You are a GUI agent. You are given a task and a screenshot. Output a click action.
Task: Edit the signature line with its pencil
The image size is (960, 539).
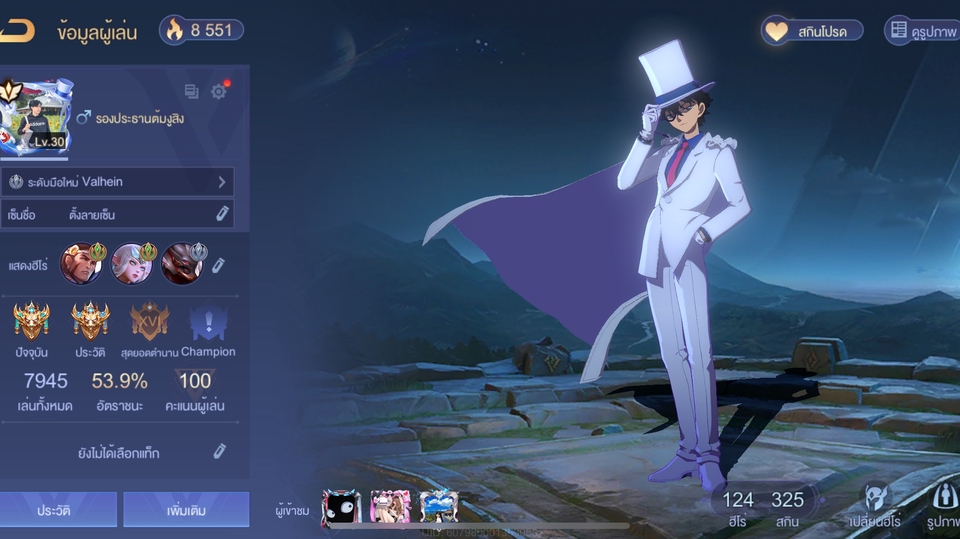(222, 214)
